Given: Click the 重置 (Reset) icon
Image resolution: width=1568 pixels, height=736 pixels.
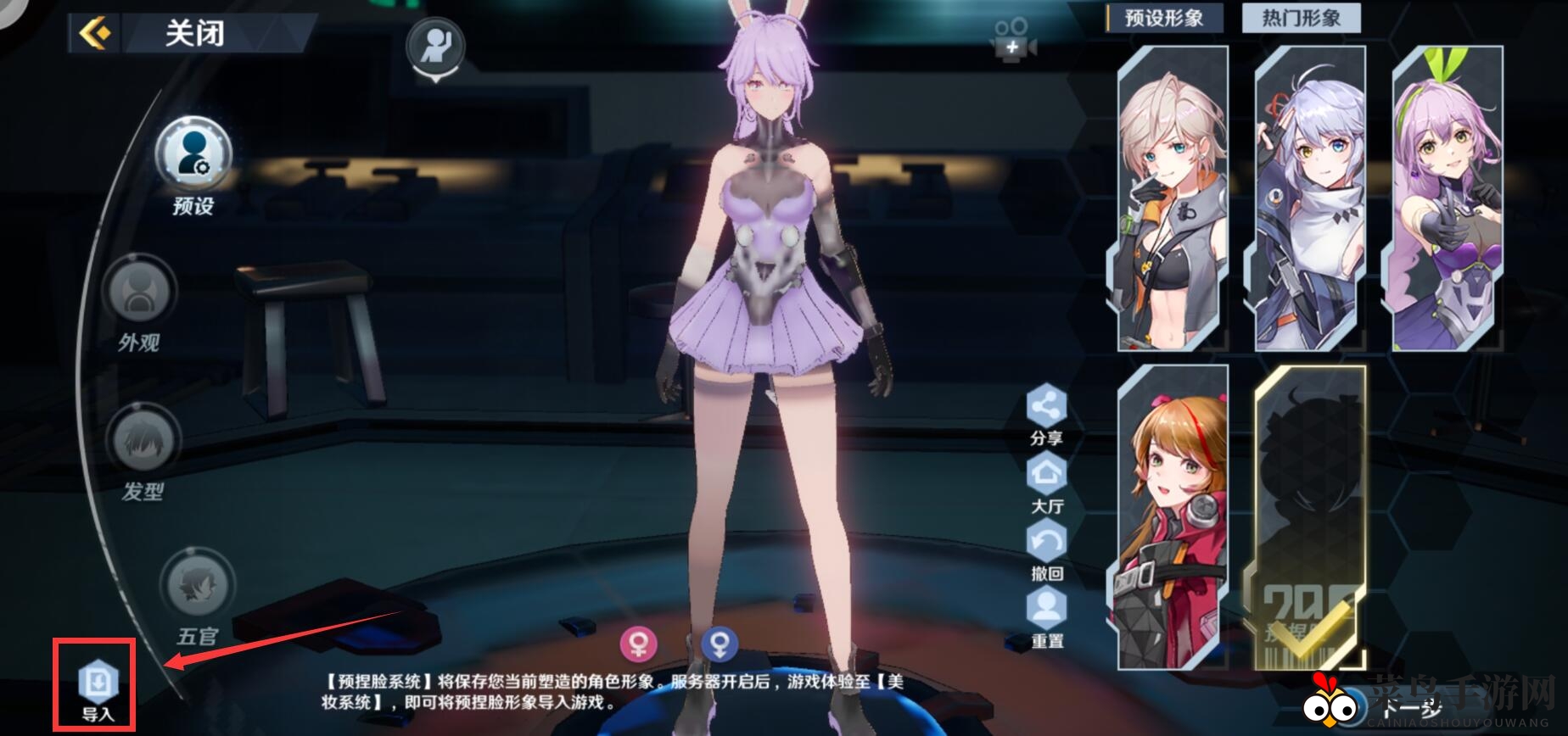Looking at the screenshot, I should click(x=1047, y=607).
